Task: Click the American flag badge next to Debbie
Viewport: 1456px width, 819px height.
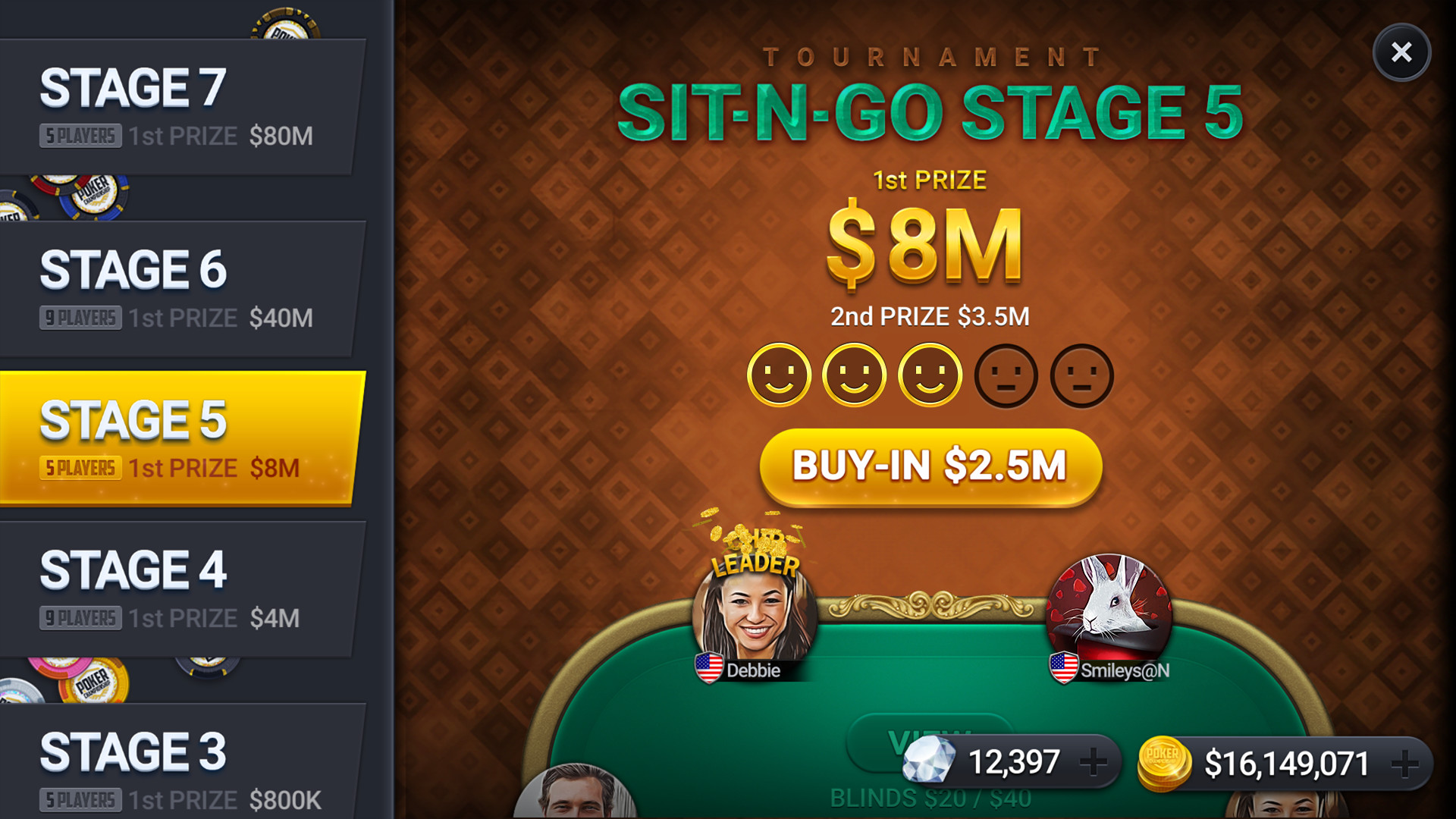Action: coord(708,669)
